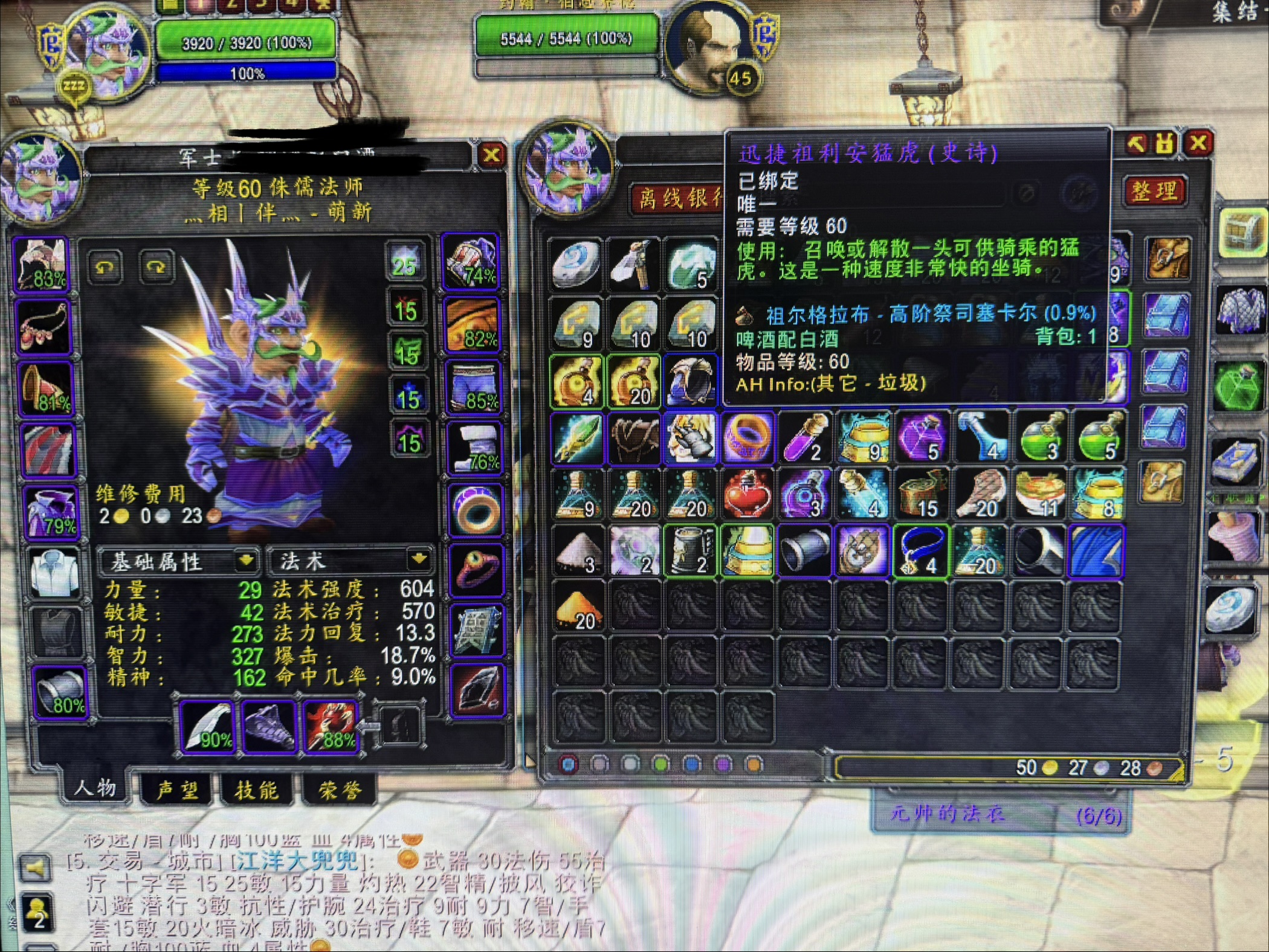Select the main-hand dagger weapon slot
1269x952 pixels.
[x=207, y=728]
